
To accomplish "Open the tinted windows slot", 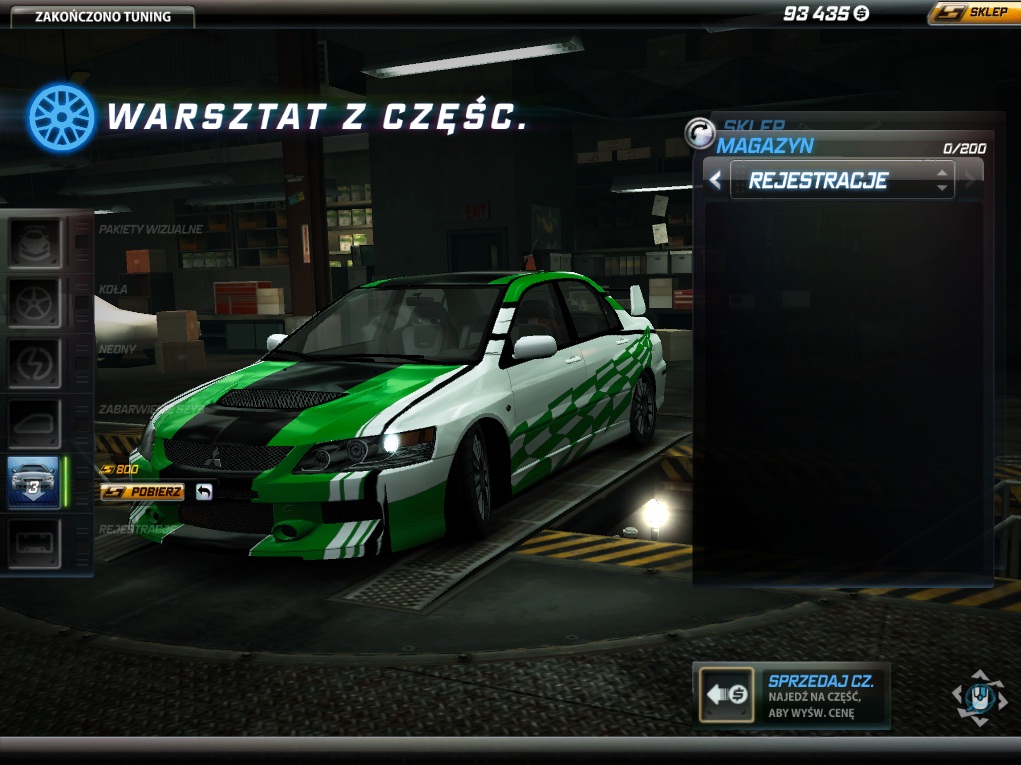I will 36,422.
